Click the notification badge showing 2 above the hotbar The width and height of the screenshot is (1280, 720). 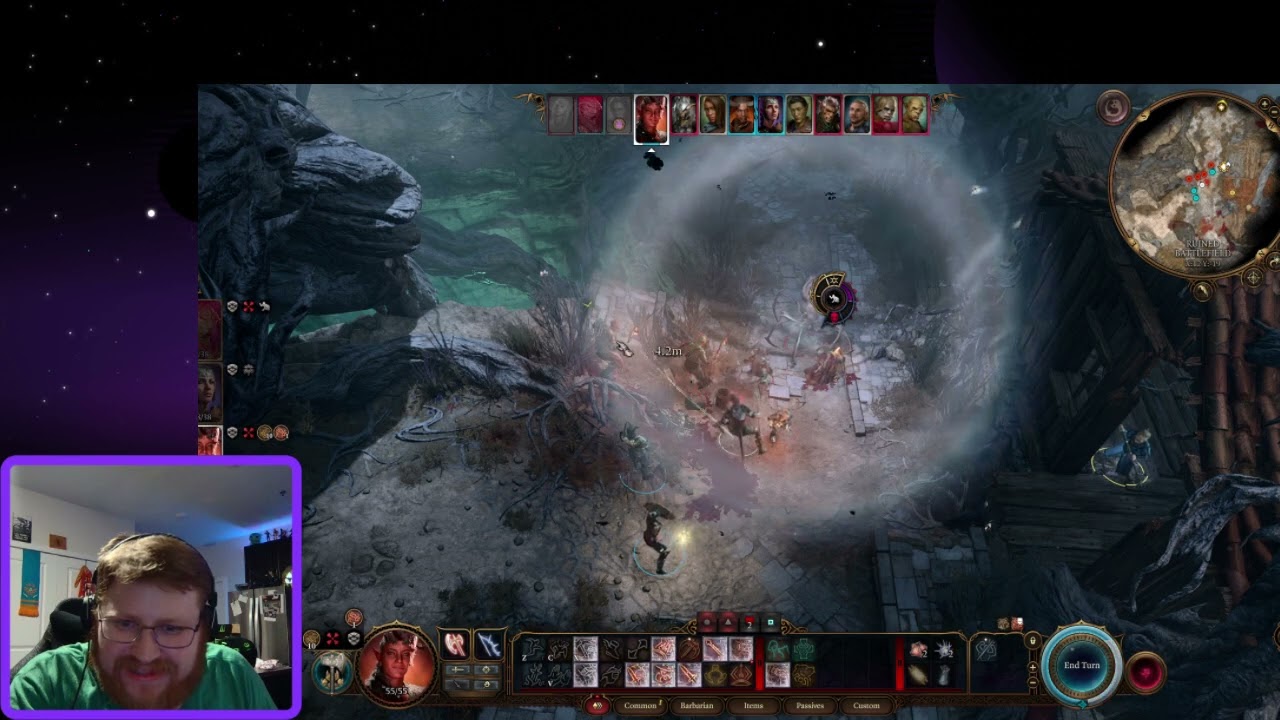point(748,624)
